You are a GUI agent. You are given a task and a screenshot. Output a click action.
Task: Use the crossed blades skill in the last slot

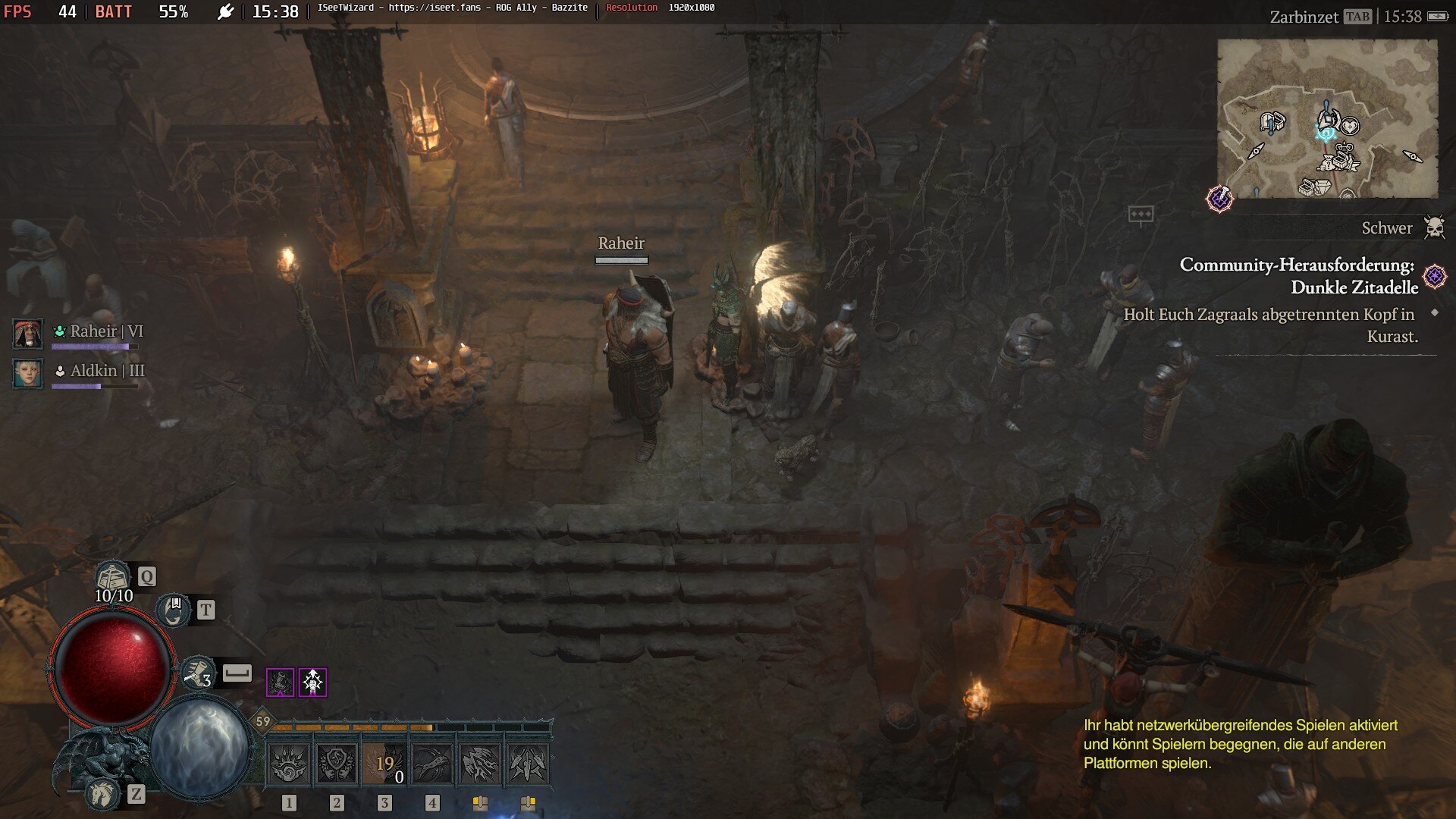click(528, 763)
